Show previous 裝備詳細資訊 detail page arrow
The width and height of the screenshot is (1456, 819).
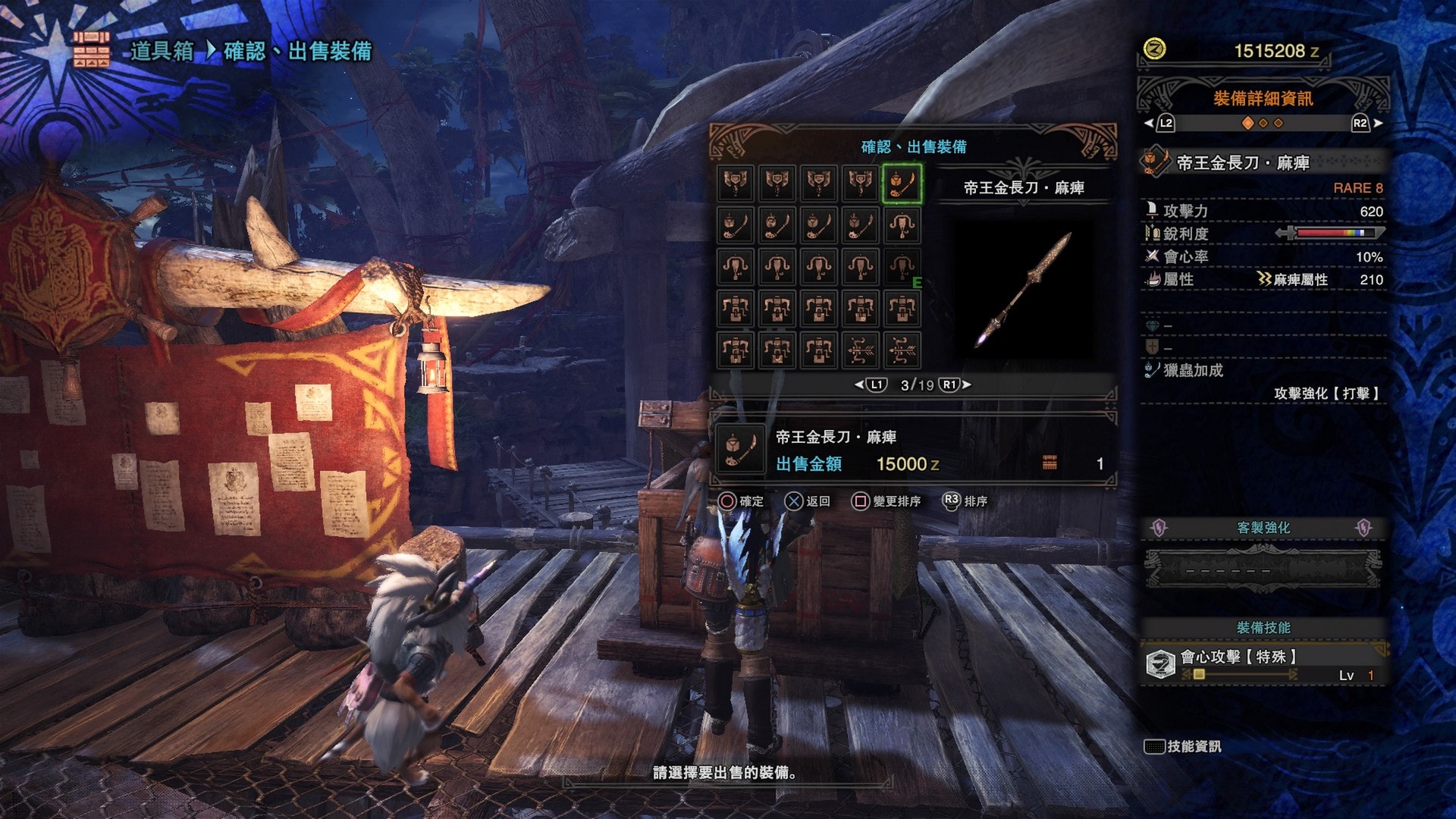click(1149, 123)
